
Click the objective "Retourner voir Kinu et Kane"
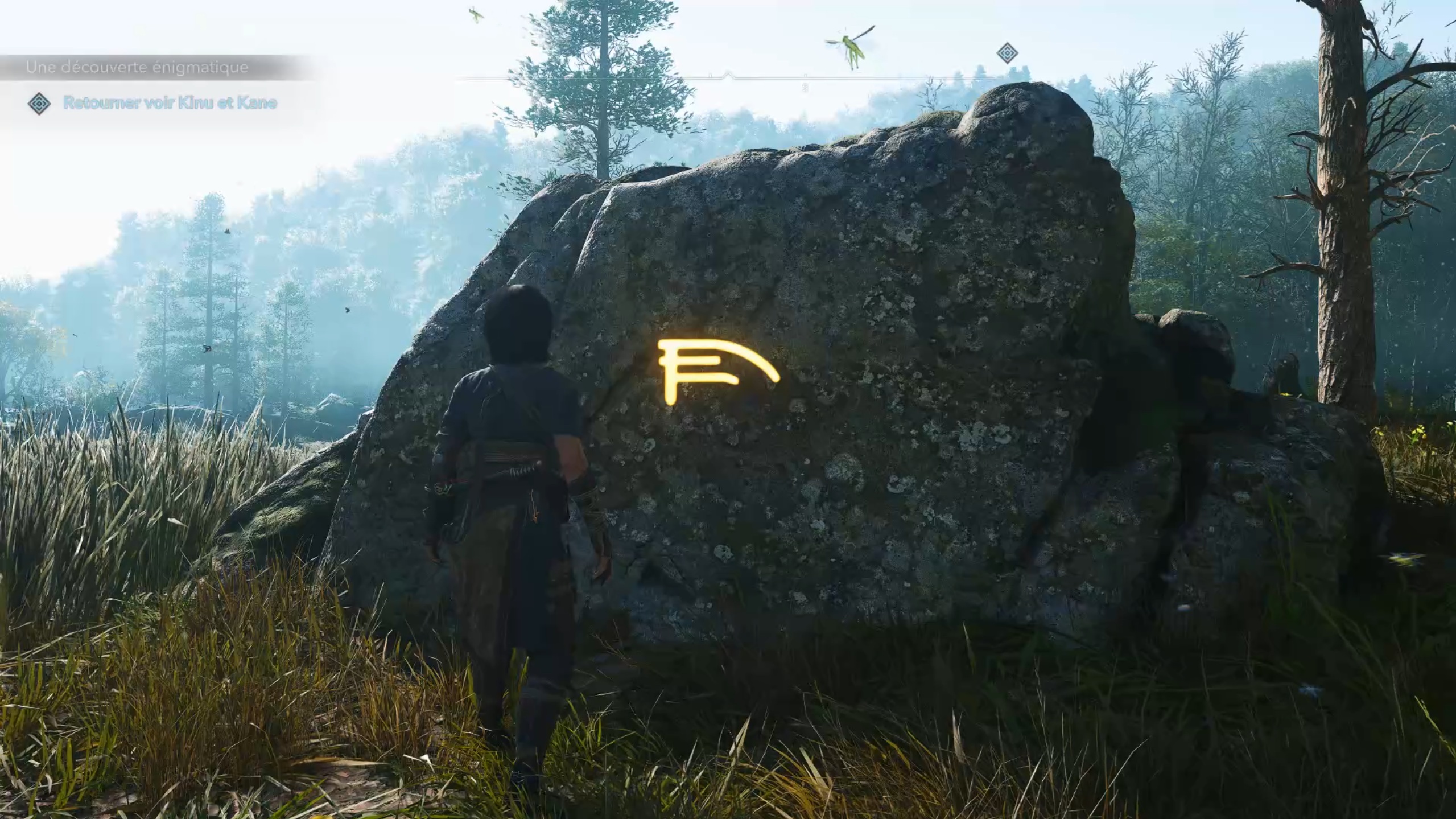(170, 104)
